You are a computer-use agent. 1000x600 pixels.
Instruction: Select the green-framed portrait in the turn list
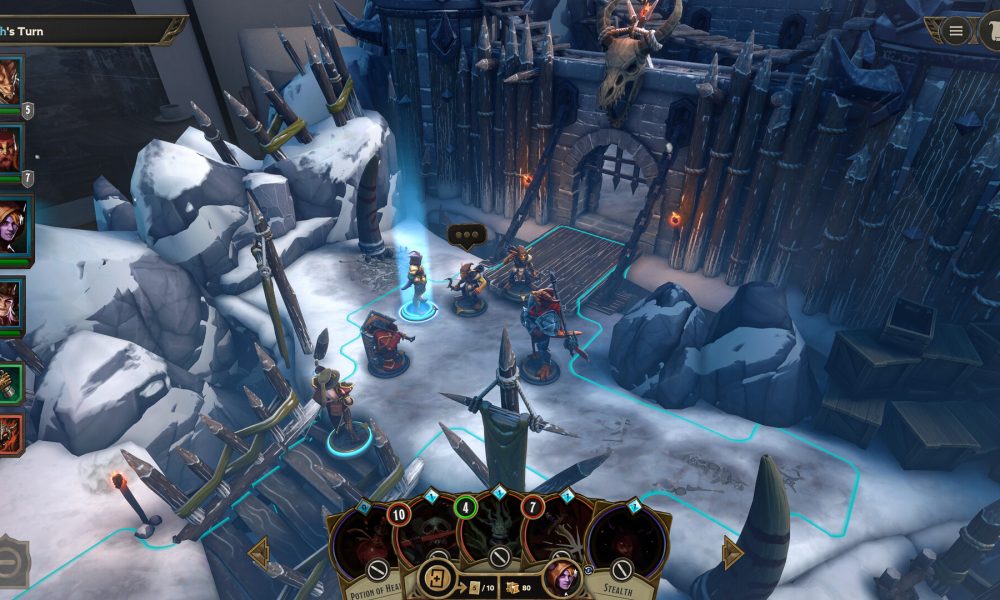[x=10, y=382]
